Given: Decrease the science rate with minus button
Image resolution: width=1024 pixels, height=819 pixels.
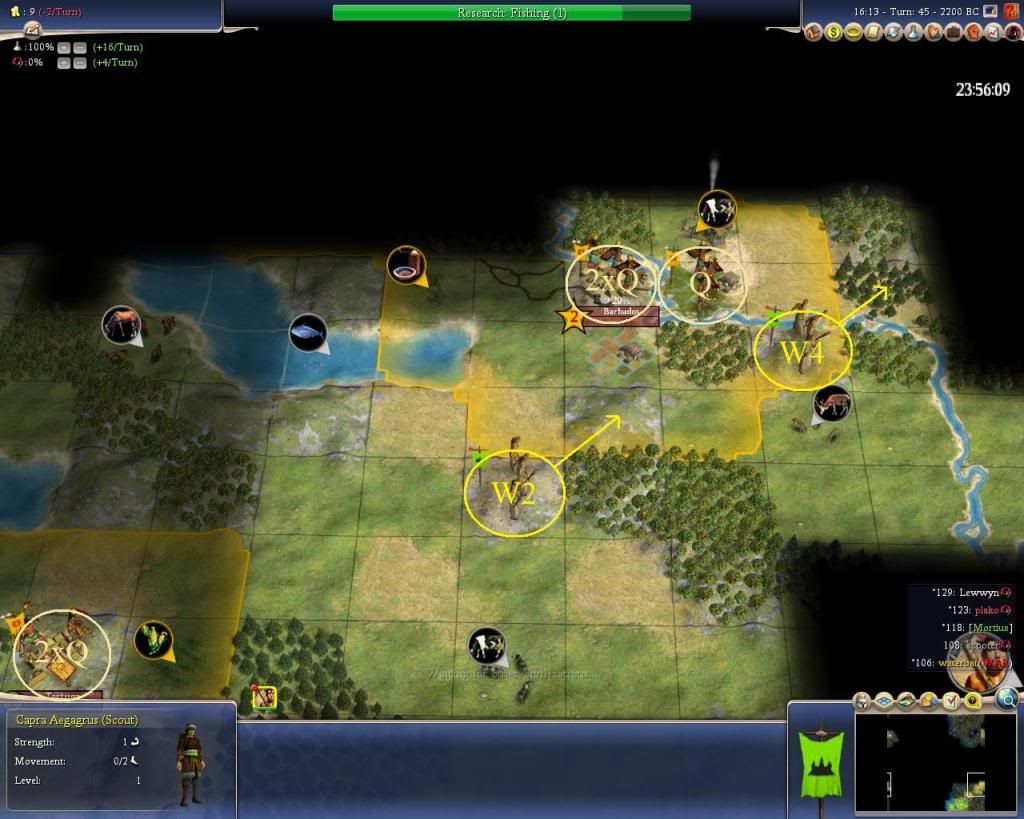Looking at the screenshot, I should (x=78, y=47).
